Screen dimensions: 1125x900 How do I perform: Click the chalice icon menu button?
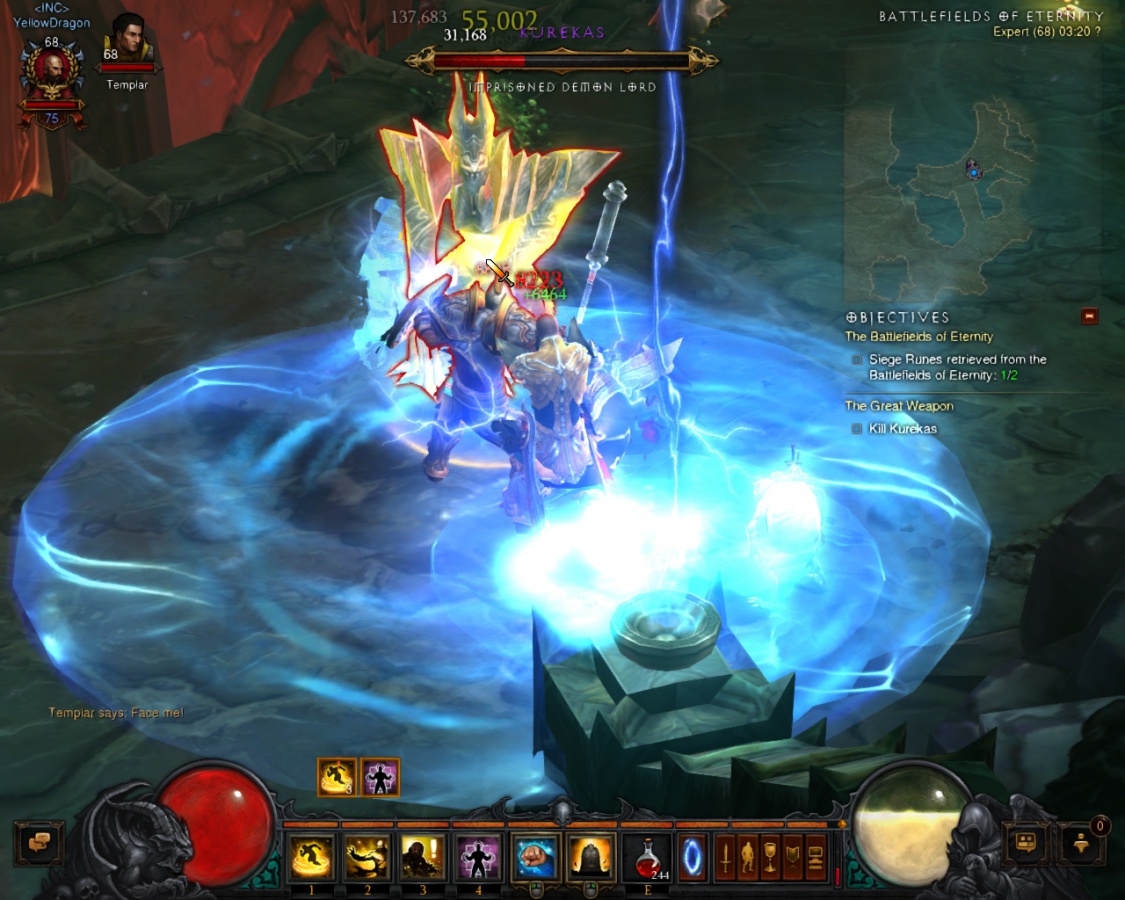click(x=770, y=857)
